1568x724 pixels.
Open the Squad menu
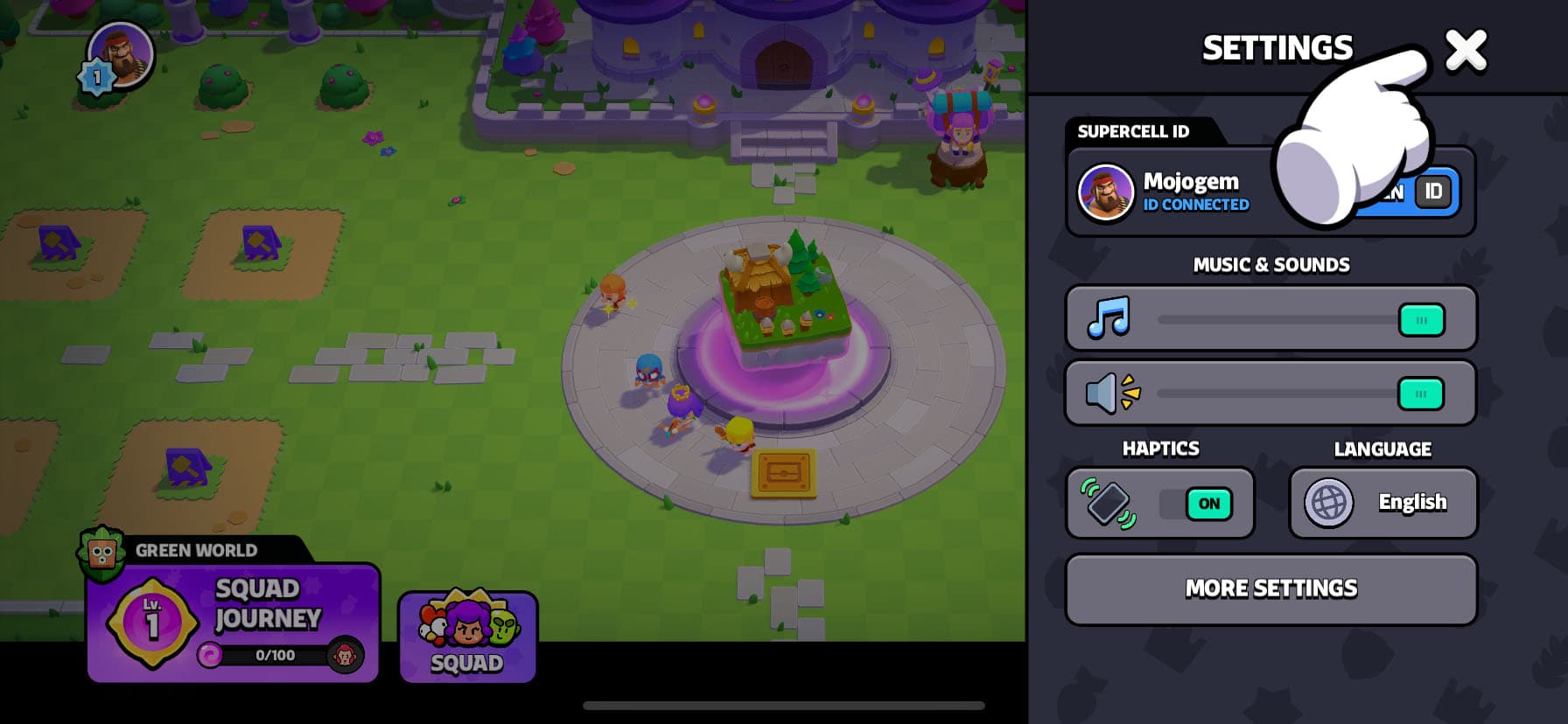468,637
